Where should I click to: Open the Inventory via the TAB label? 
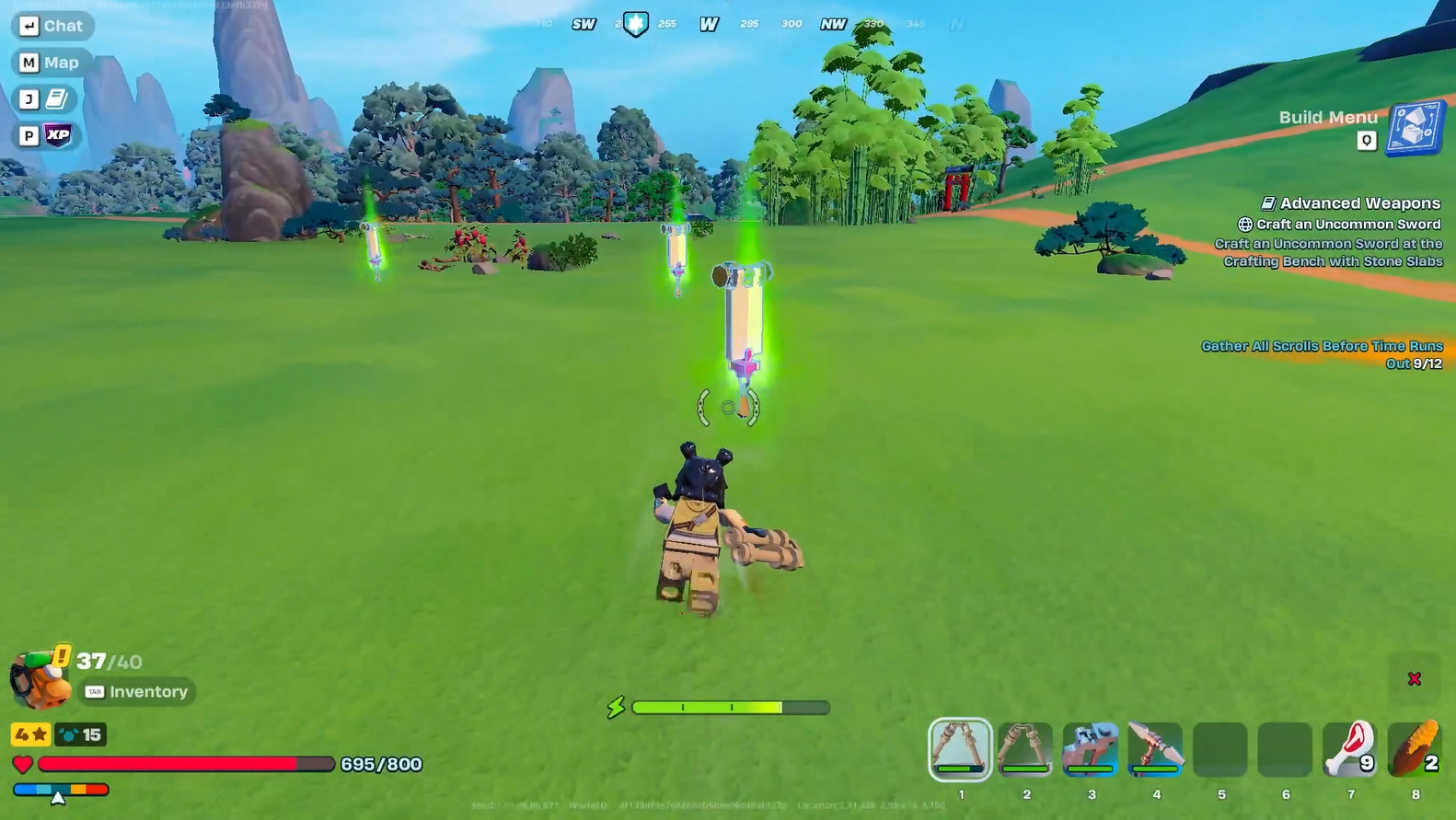click(x=136, y=691)
